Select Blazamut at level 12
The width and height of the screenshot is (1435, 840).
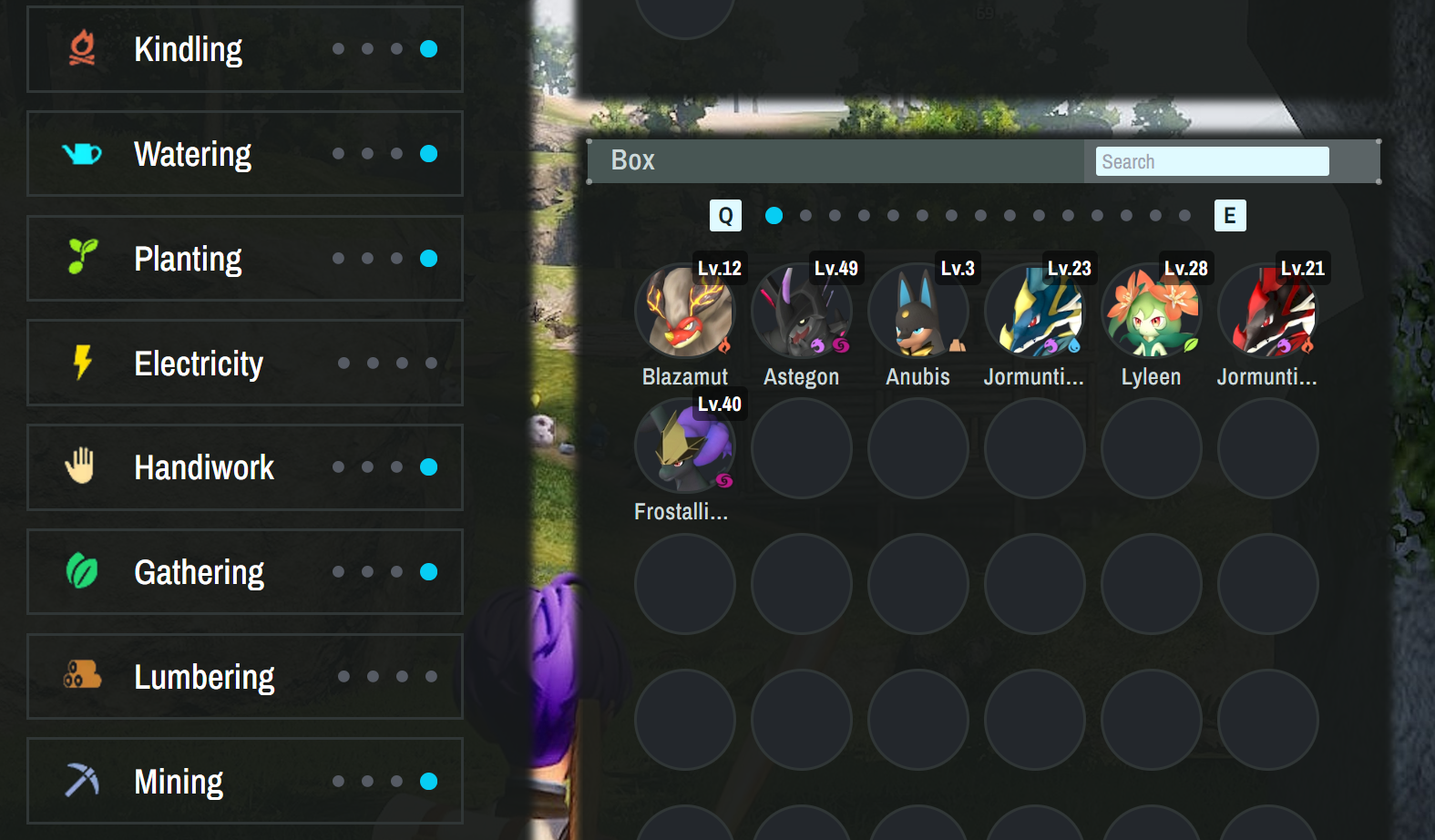[x=685, y=312]
